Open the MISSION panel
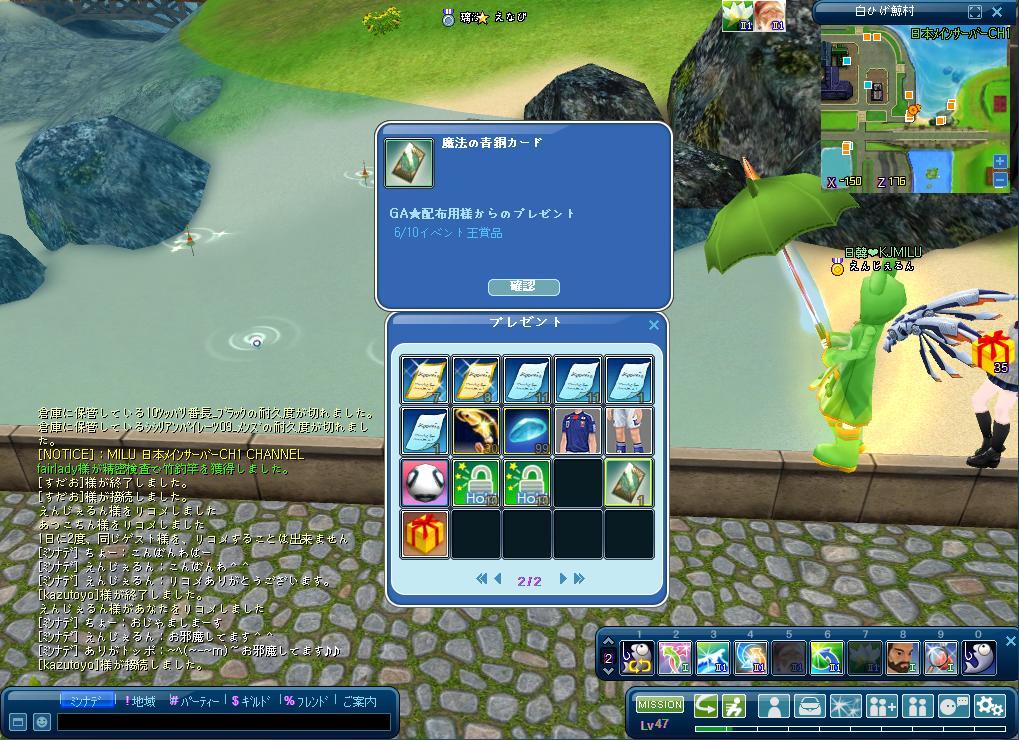The width and height of the screenshot is (1019, 740). (660, 705)
